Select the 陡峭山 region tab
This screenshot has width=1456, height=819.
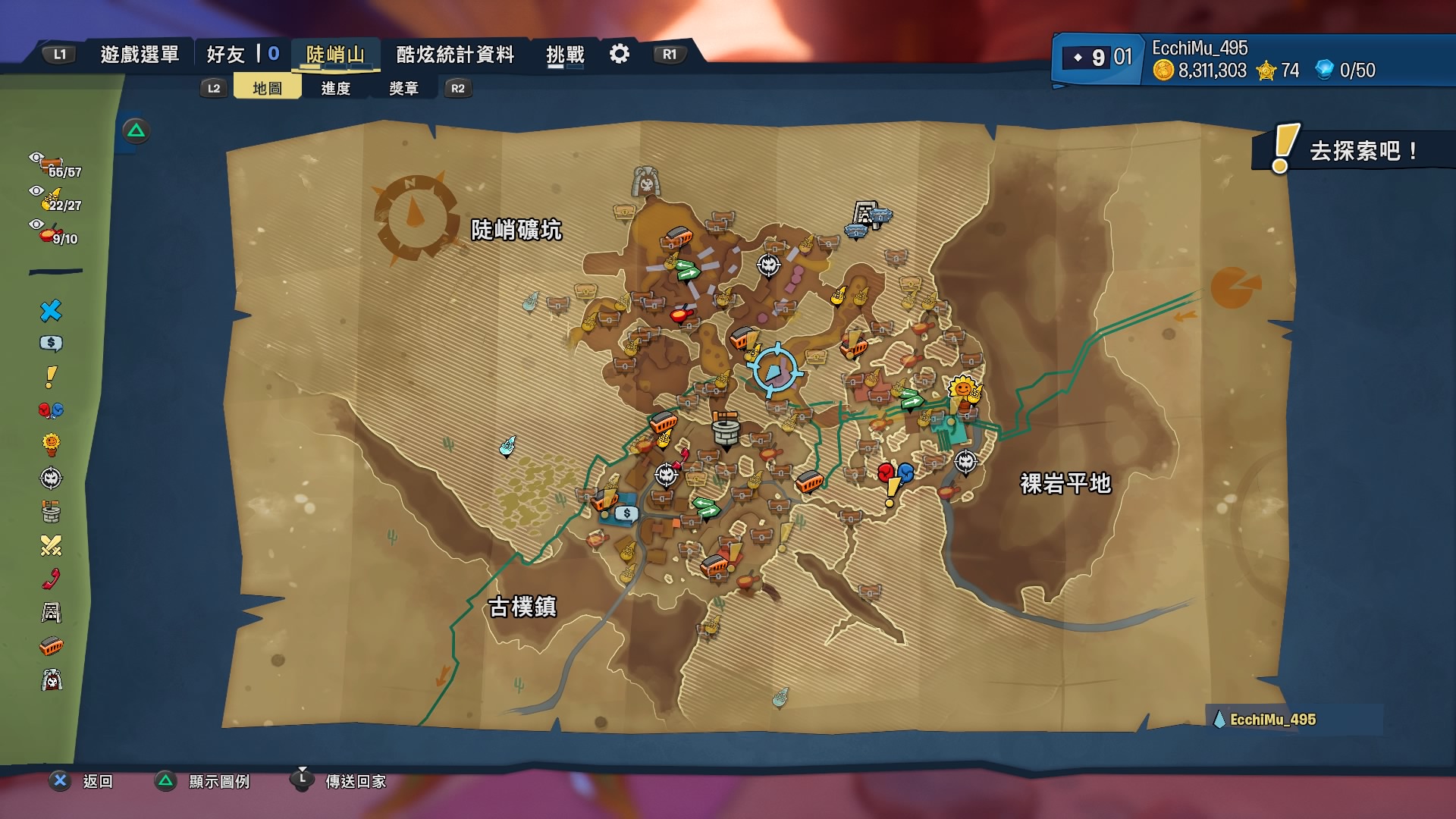[335, 55]
